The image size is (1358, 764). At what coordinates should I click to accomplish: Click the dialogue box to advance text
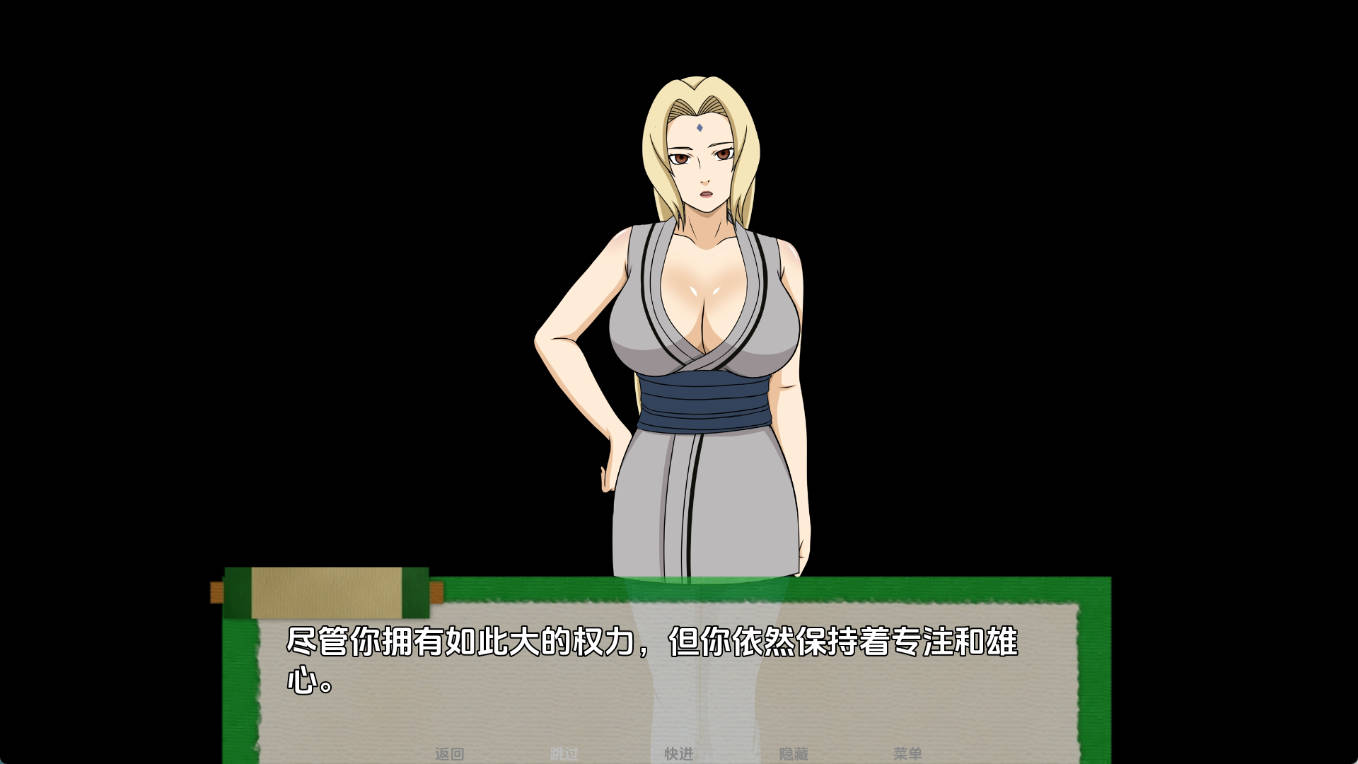click(670, 680)
